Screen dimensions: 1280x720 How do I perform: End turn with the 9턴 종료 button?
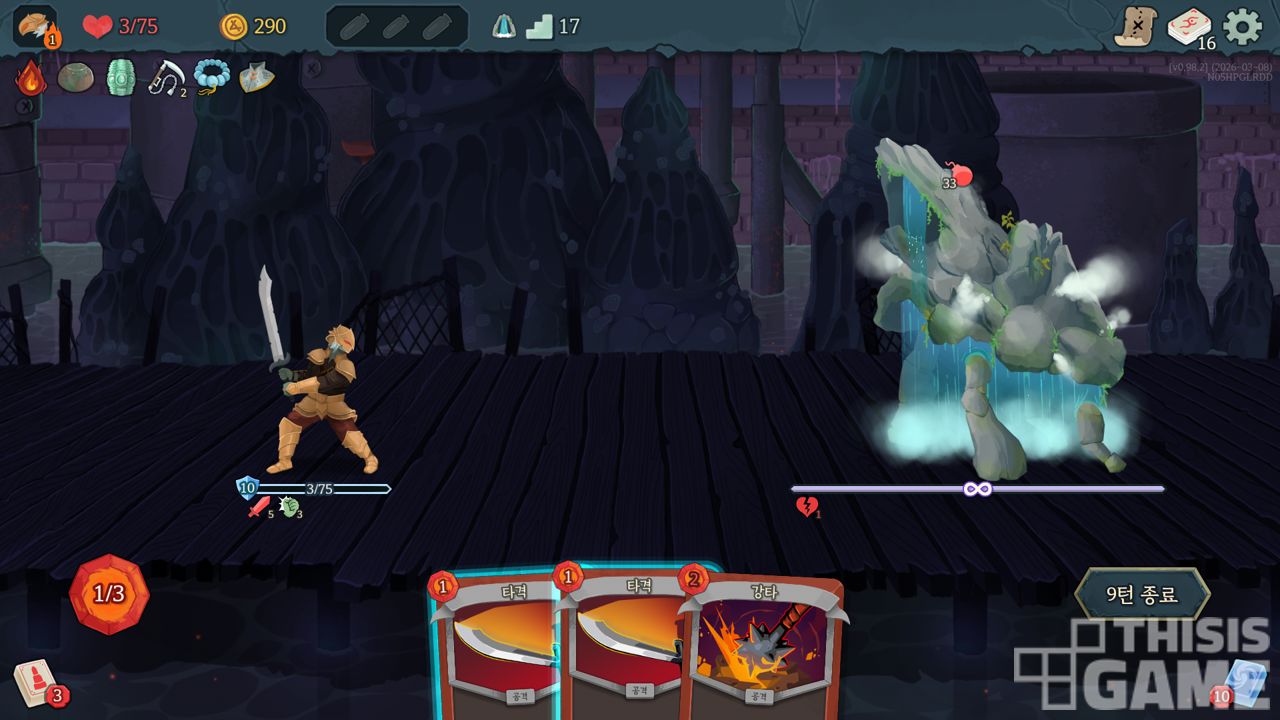pyautogui.click(x=1142, y=594)
